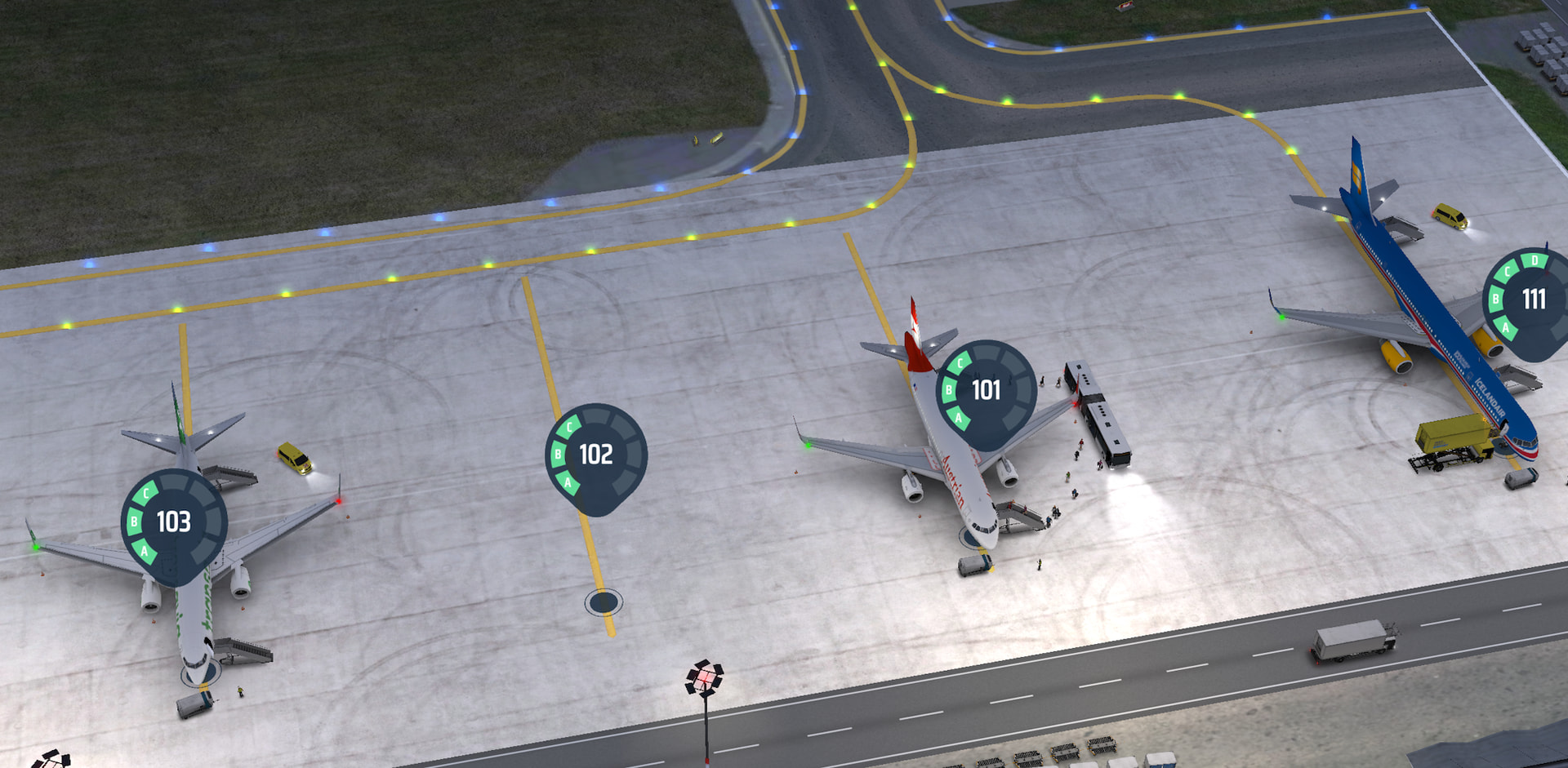Open the stand 102 marker
This screenshot has width=1568, height=768.
point(596,455)
